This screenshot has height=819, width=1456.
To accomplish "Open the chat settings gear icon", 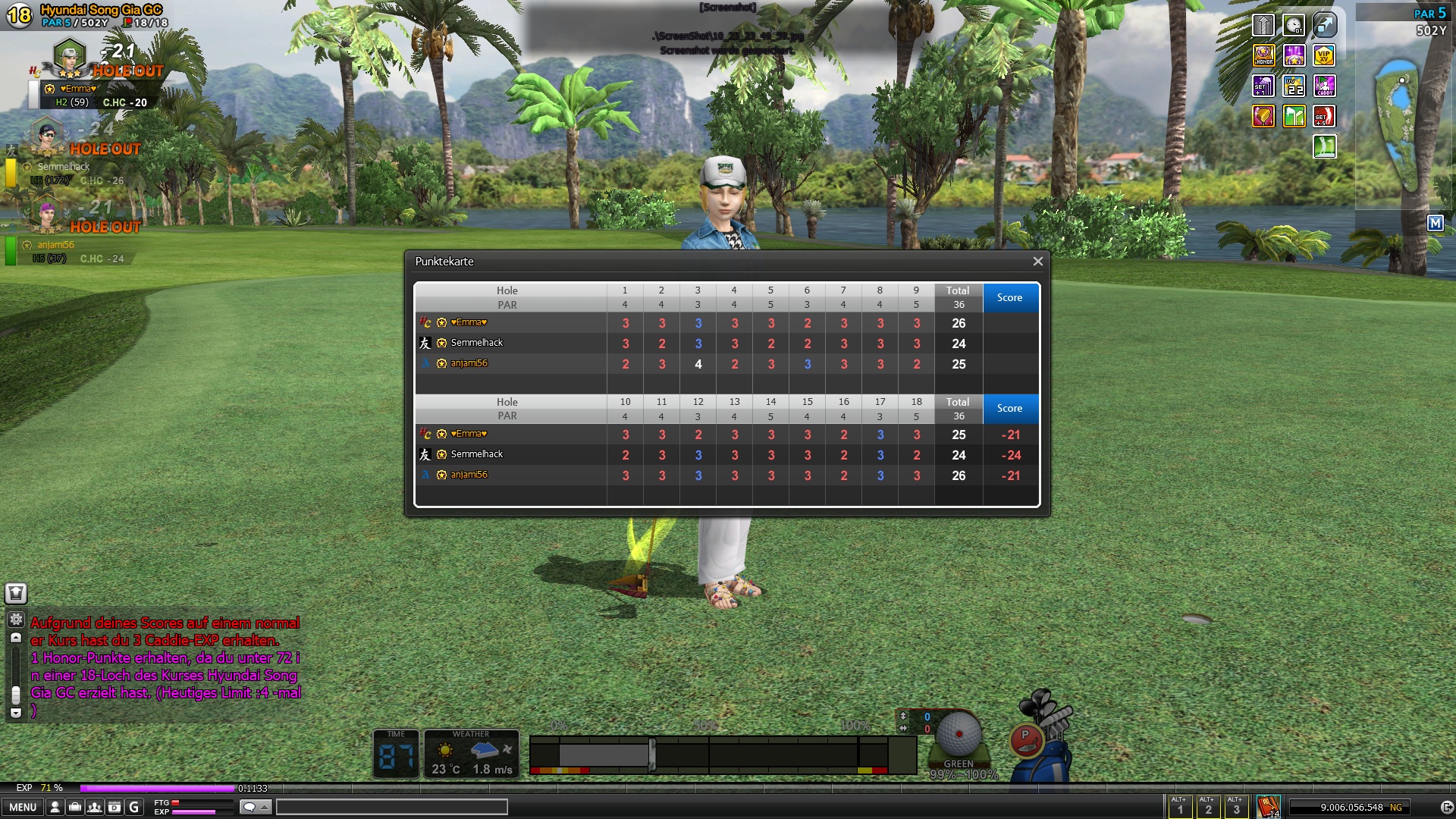I will (x=16, y=620).
